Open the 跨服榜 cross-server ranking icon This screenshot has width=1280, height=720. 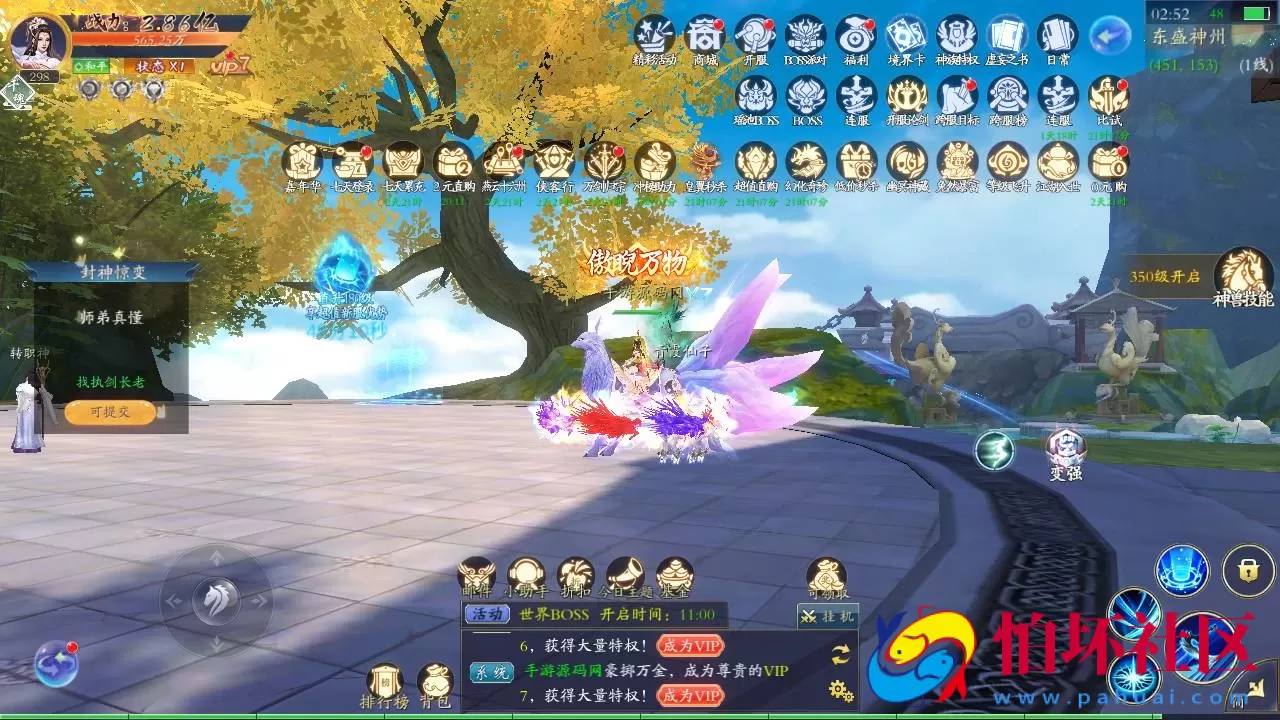click(1008, 97)
